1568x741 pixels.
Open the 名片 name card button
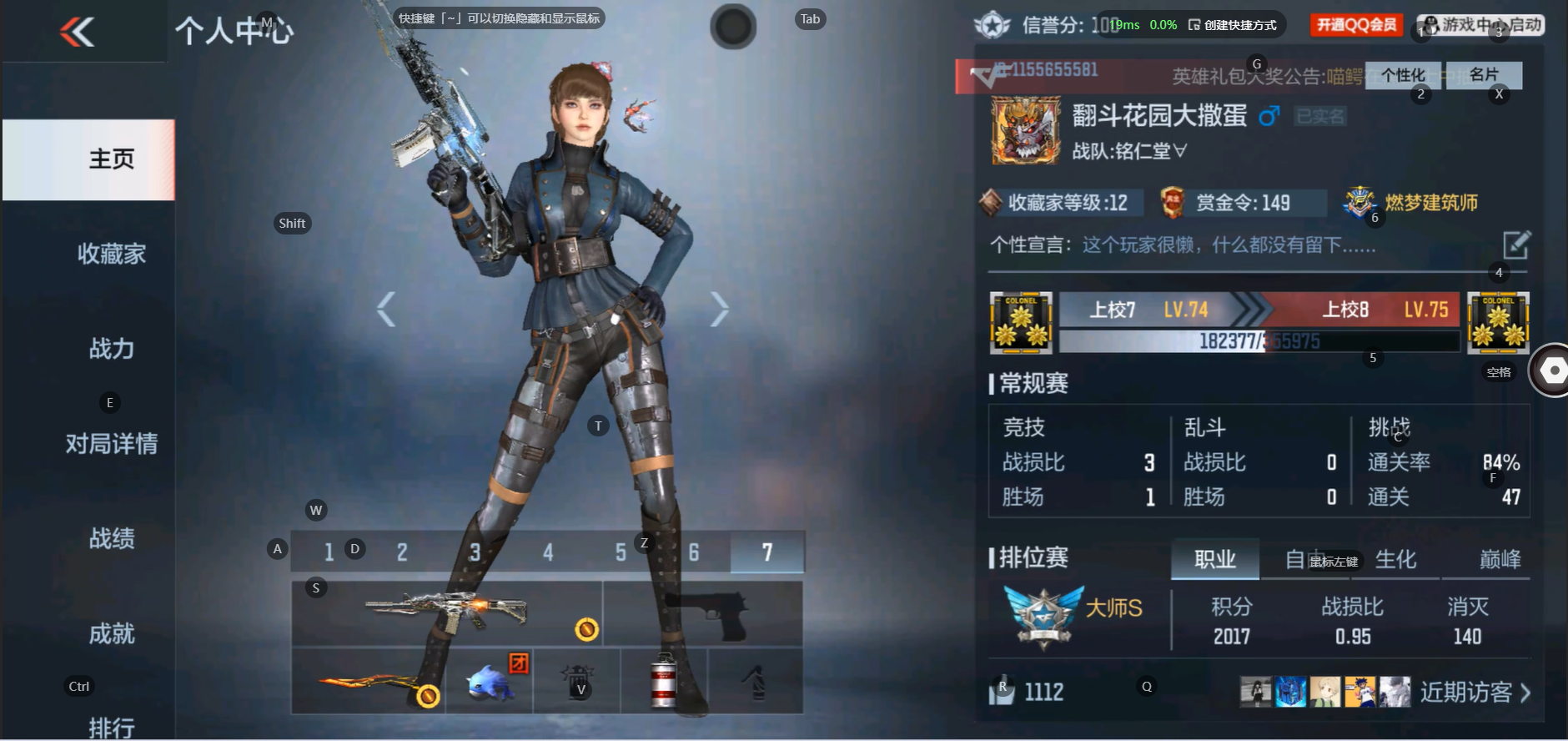(x=1484, y=75)
